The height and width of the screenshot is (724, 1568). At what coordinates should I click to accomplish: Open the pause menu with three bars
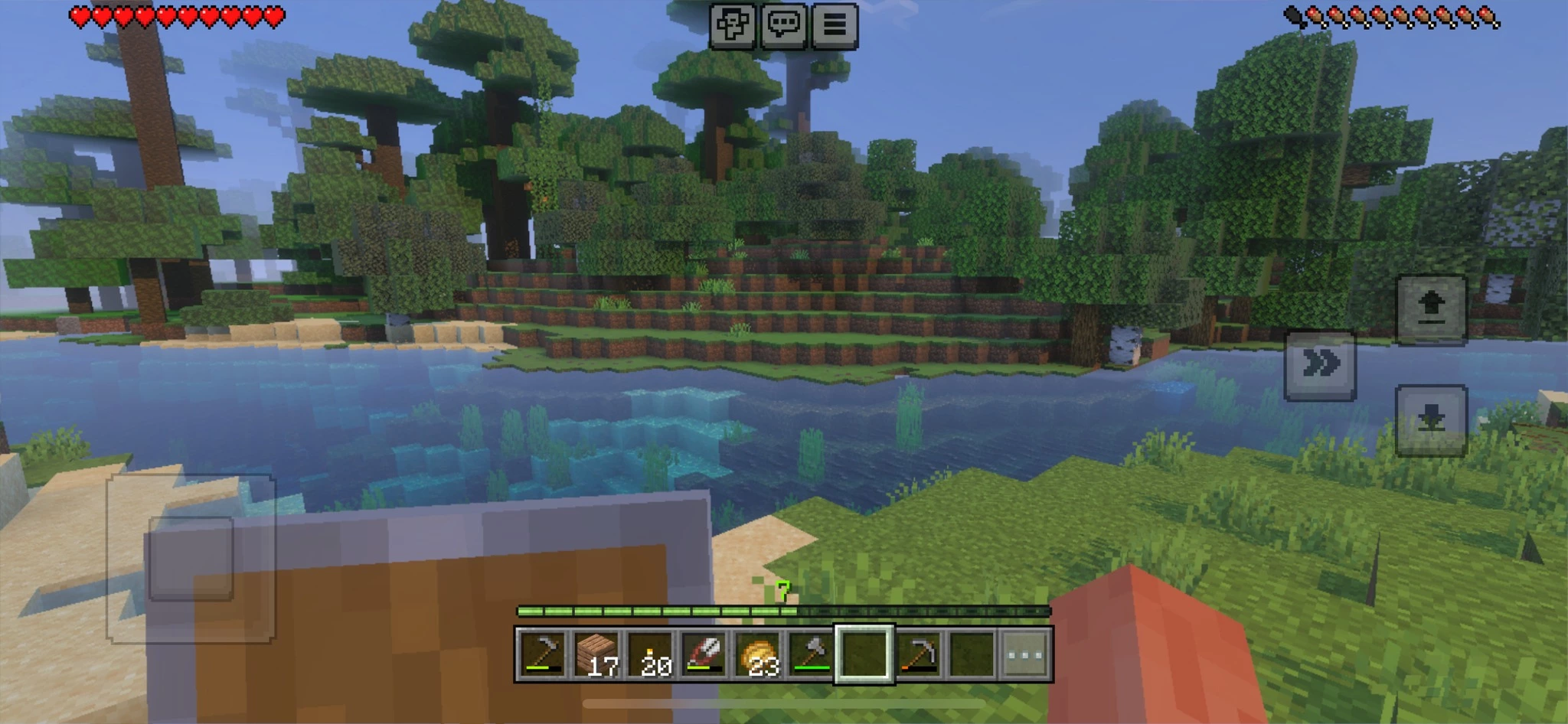pyautogui.click(x=834, y=26)
